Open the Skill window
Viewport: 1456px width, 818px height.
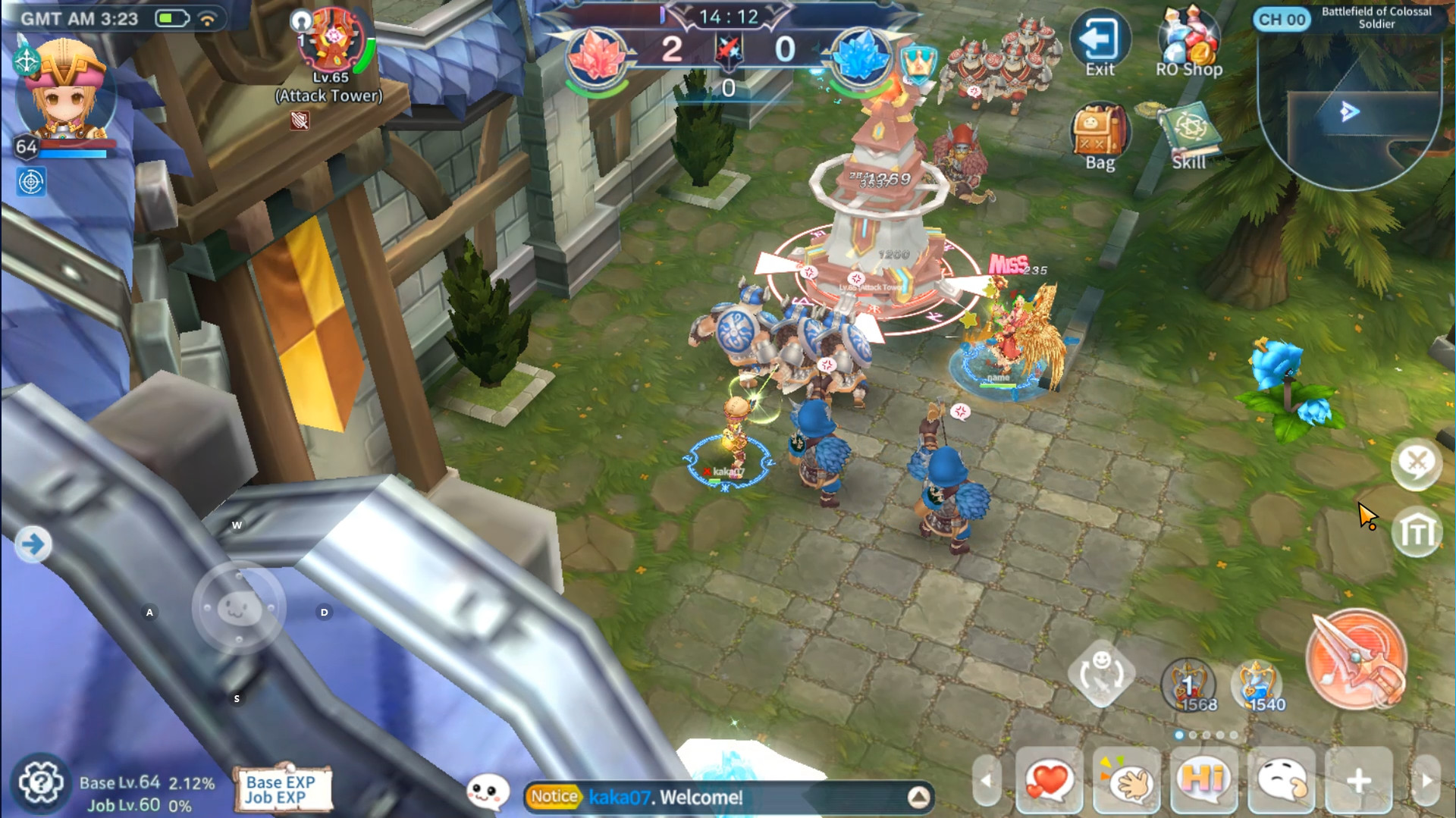[x=1191, y=127]
